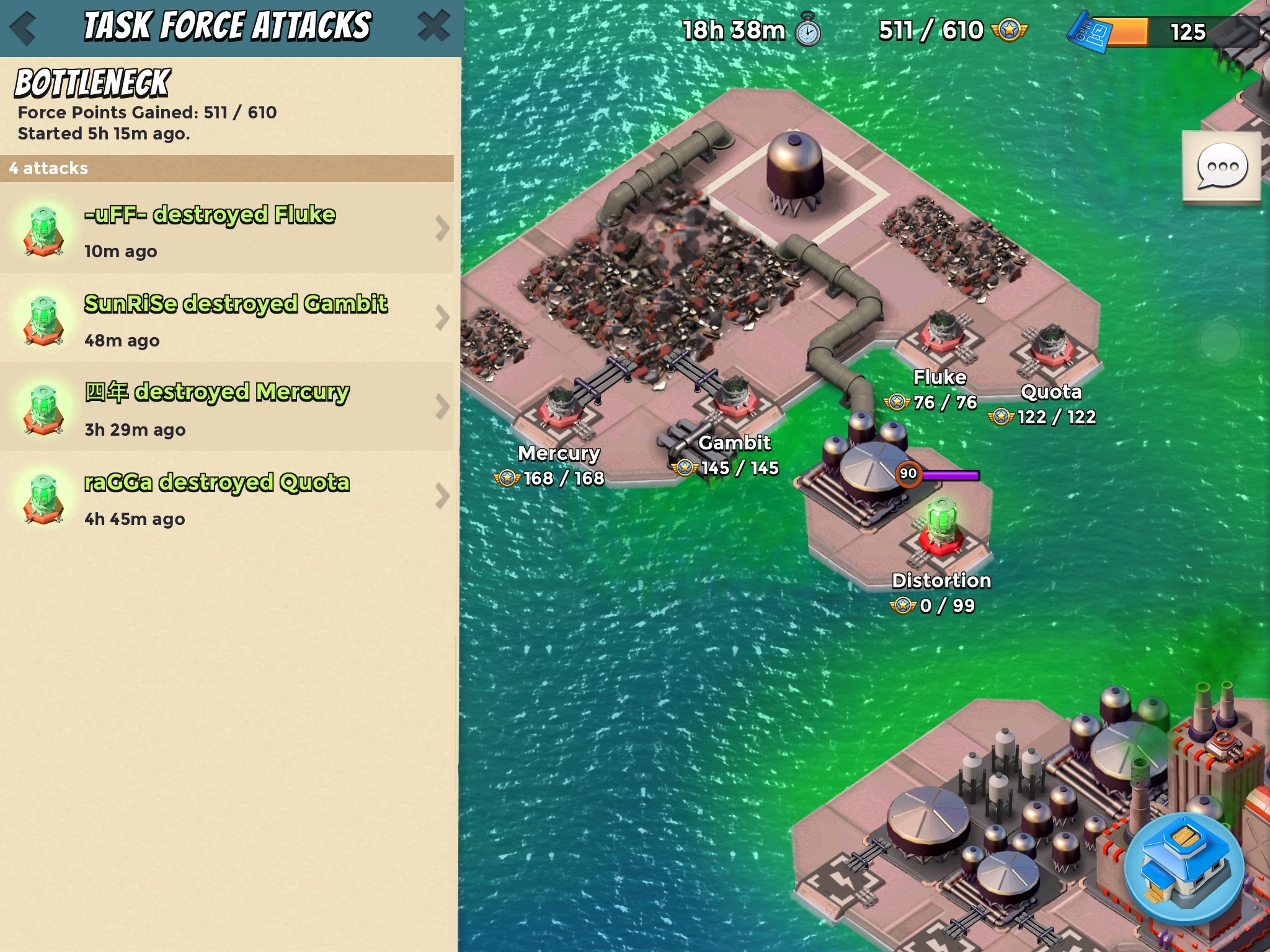
Task: Go back with the arrow button
Action: click(x=24, y=28)
